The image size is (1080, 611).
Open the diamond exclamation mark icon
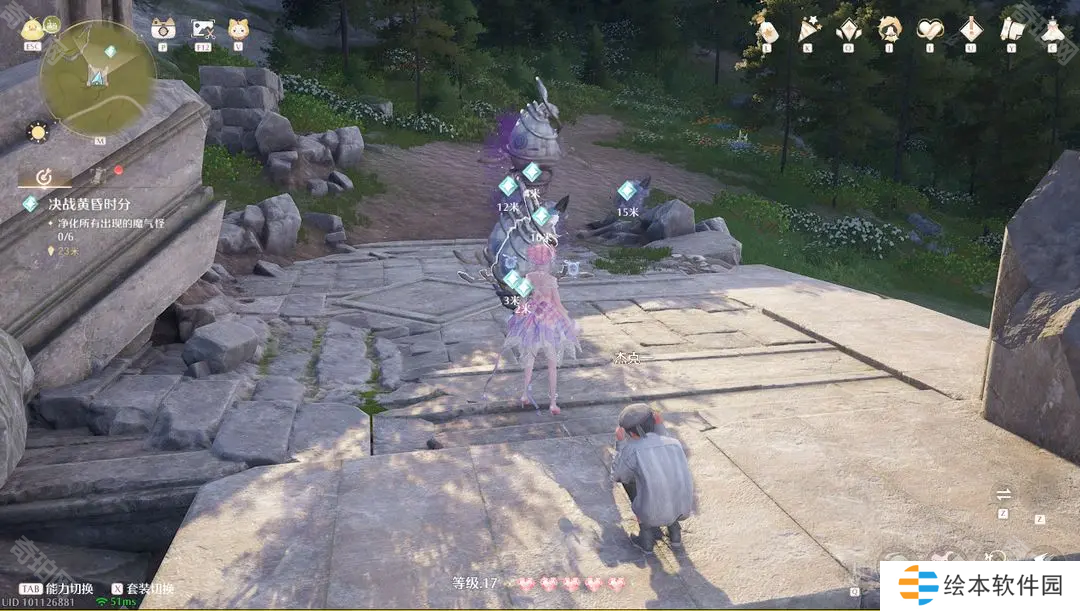(970, 28)
